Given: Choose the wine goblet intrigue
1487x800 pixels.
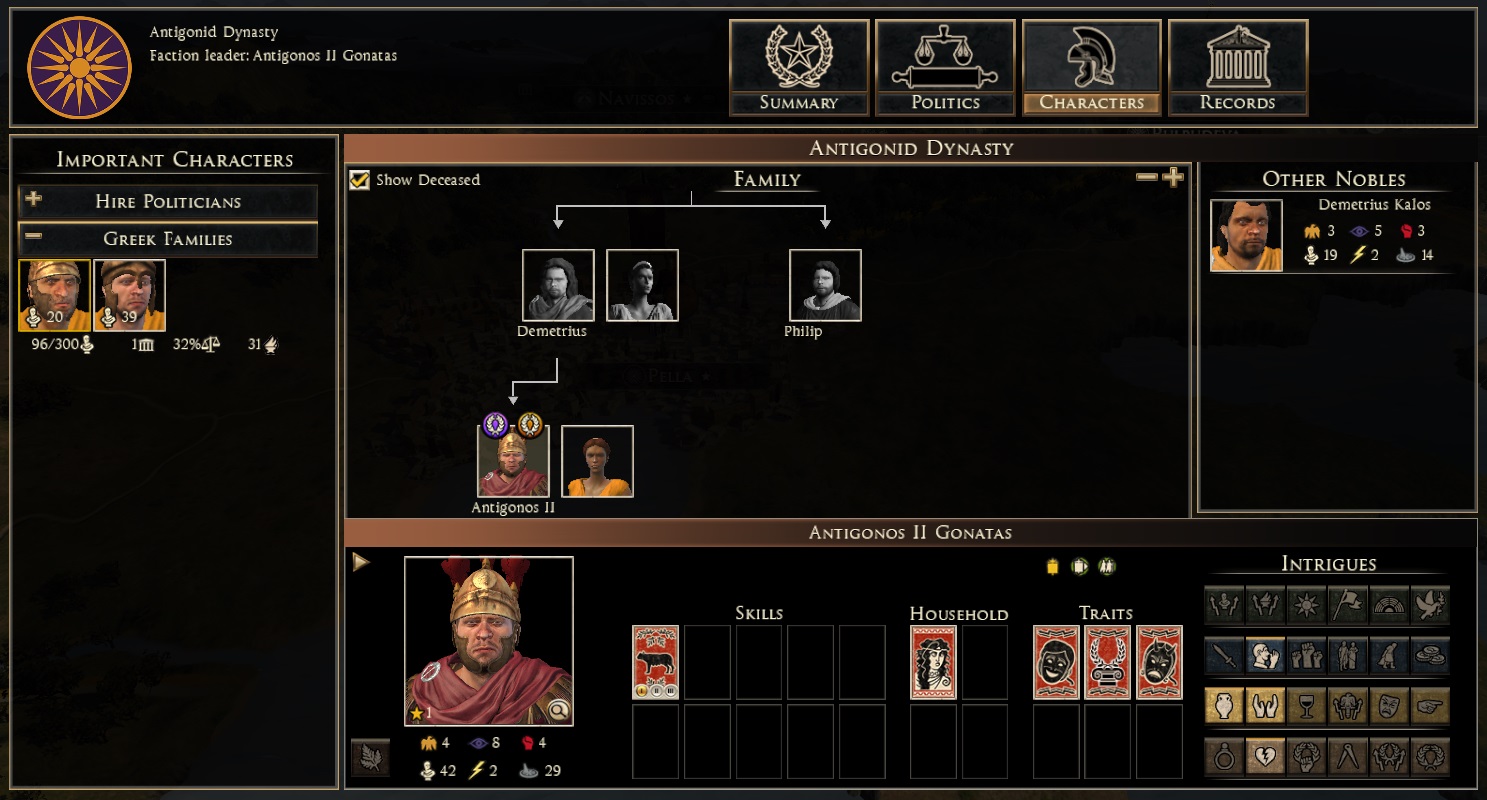Looking at the screenshot, I should coord(1306,706).
